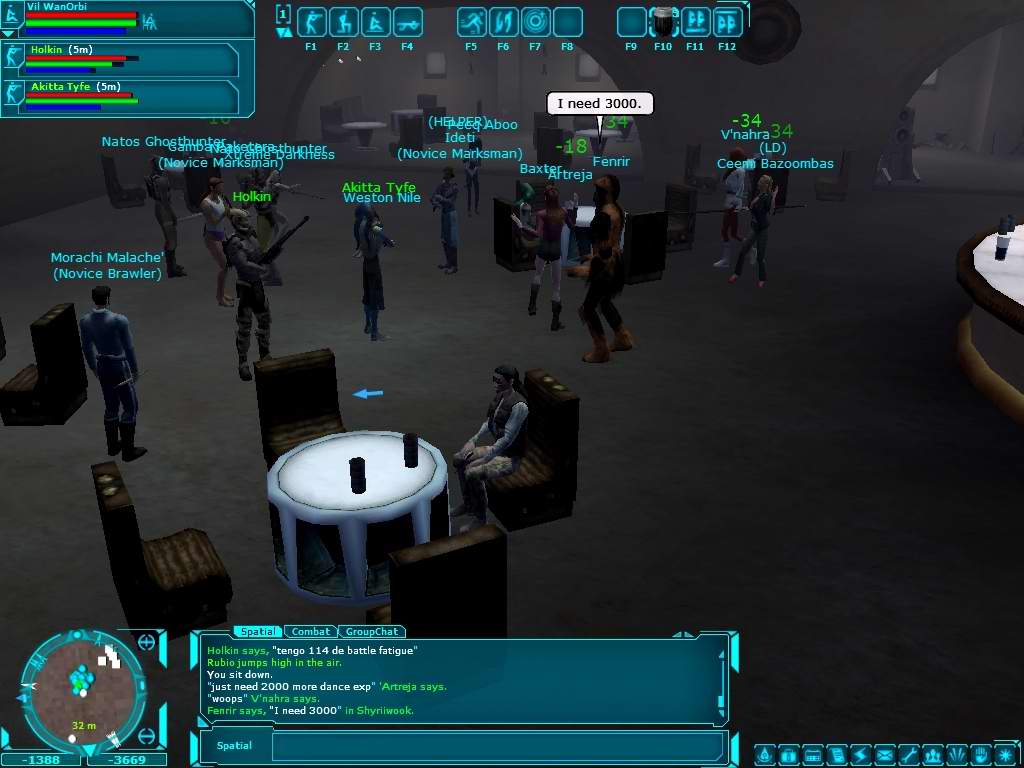Viewport: 1024px width, 768px height.
Task: Use the dark canister item in F10
Action: [x=663, y=22]
